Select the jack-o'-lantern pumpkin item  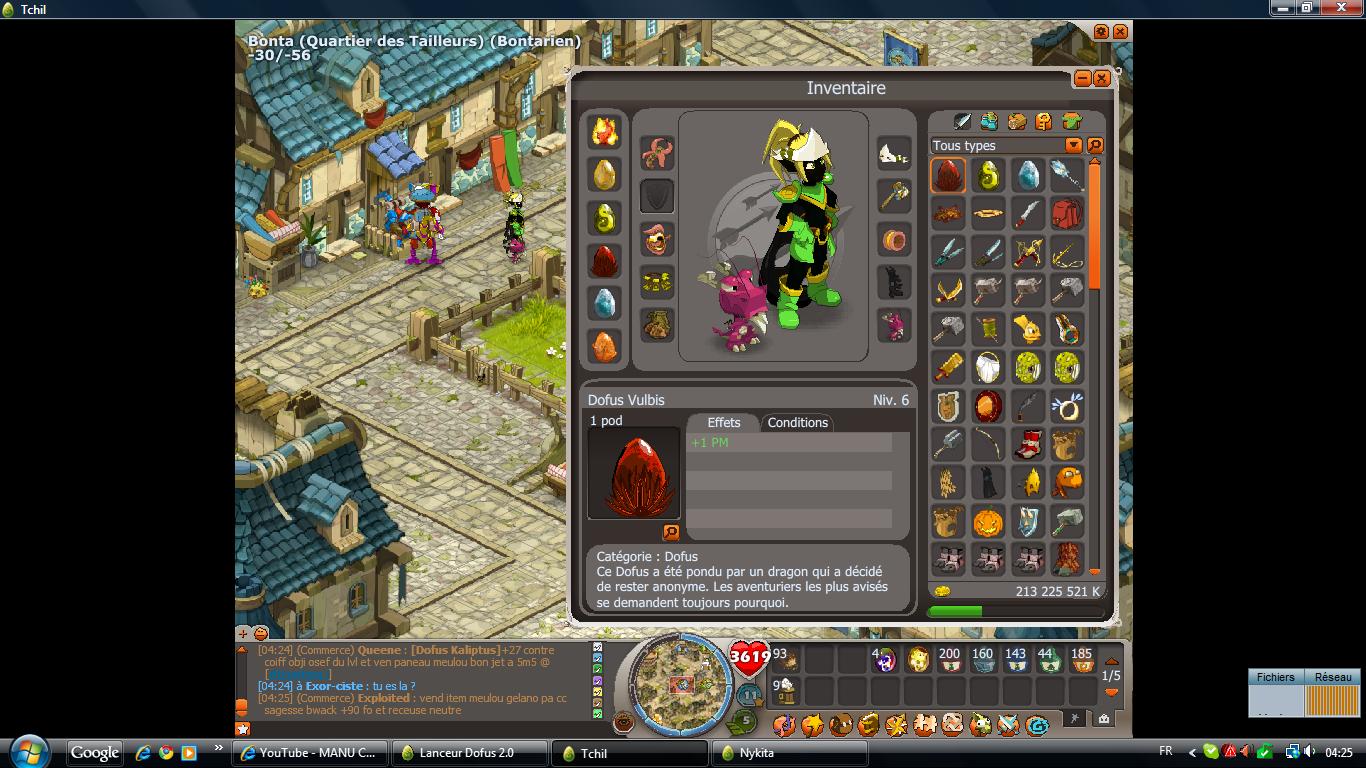[x=988, y=521]
